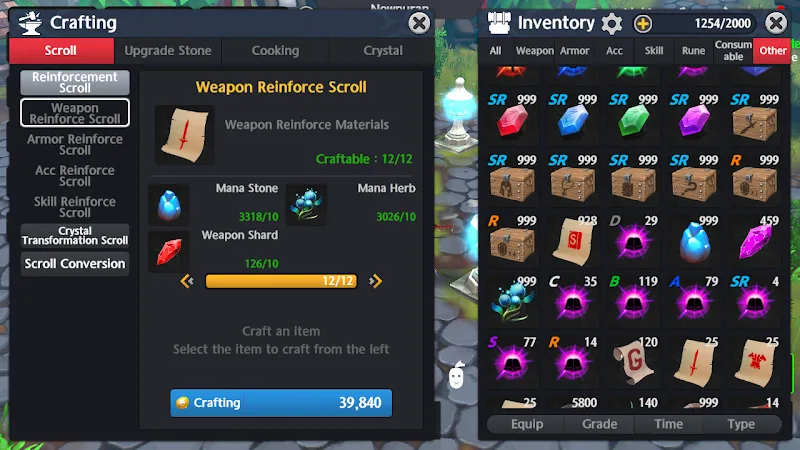Decrease craft quantity with left arrows
This screenshot has height=450, width=800.
pyautogui.click(x=186, y=281)
